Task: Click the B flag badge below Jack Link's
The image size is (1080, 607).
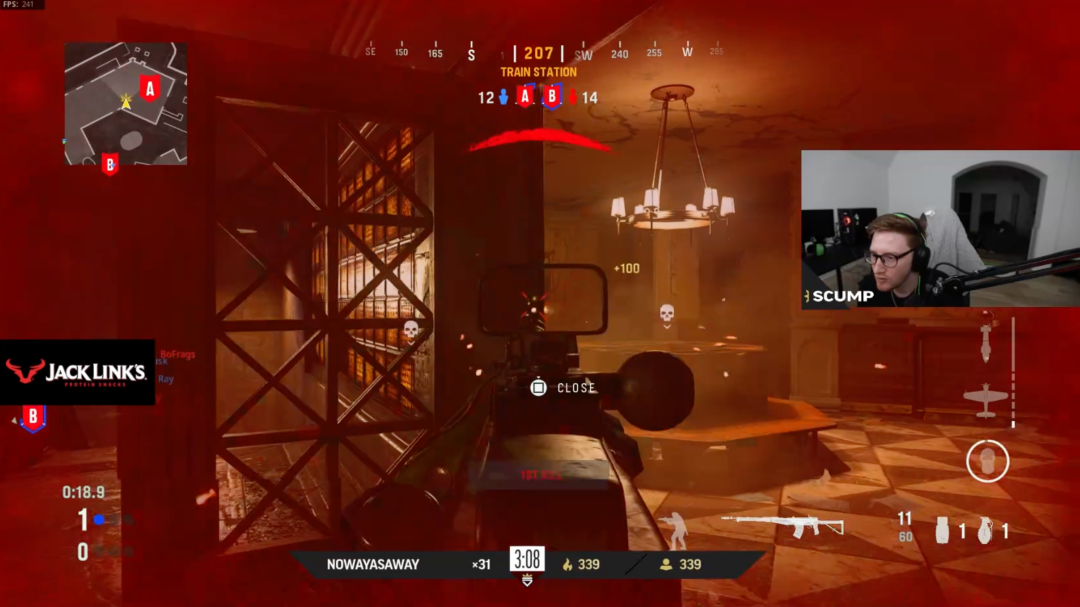Action: tap(33, 418)
